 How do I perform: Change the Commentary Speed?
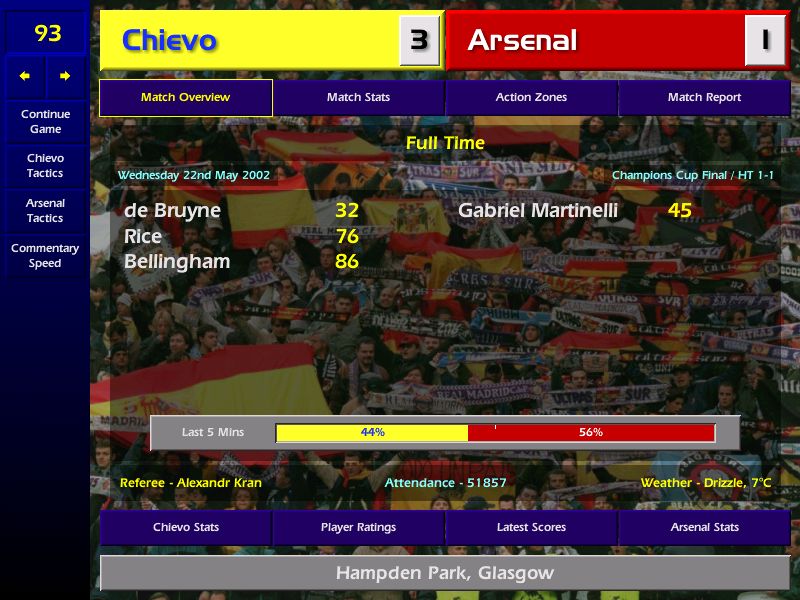(45, 255)
